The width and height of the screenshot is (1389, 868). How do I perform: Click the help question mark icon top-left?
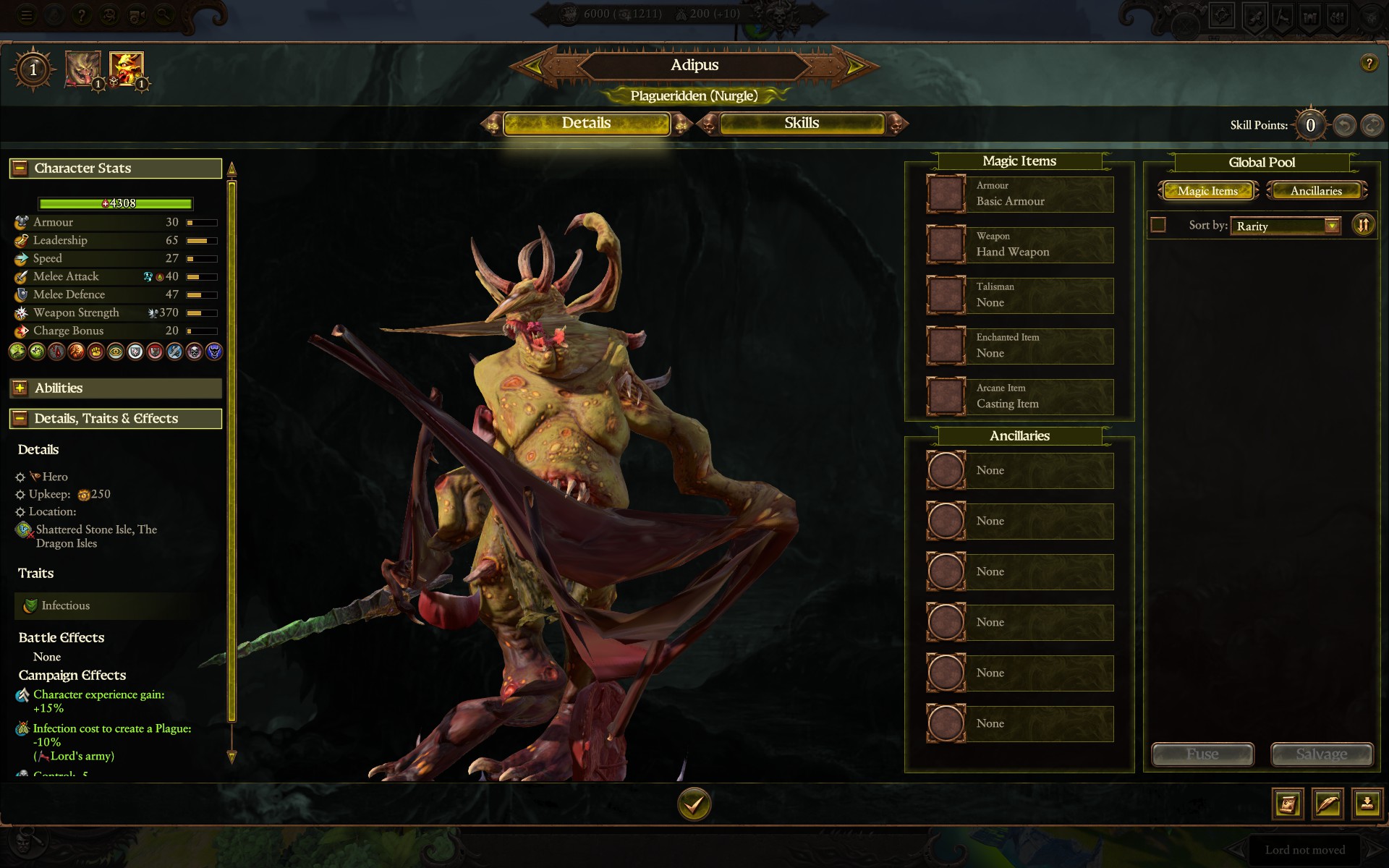tap(82, 15)
